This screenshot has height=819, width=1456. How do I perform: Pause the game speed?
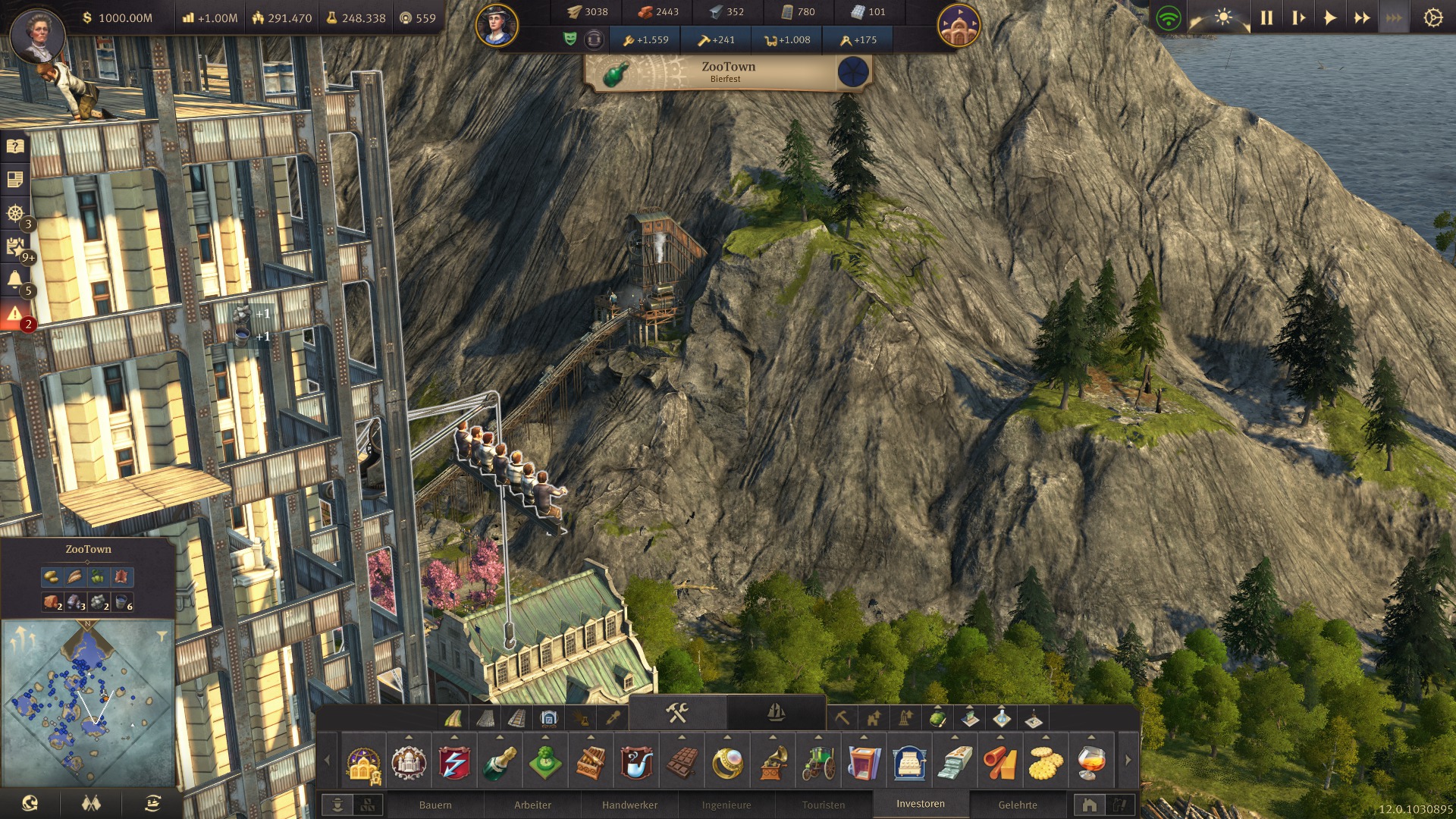pyautogui.click(x=1266, y=17)
